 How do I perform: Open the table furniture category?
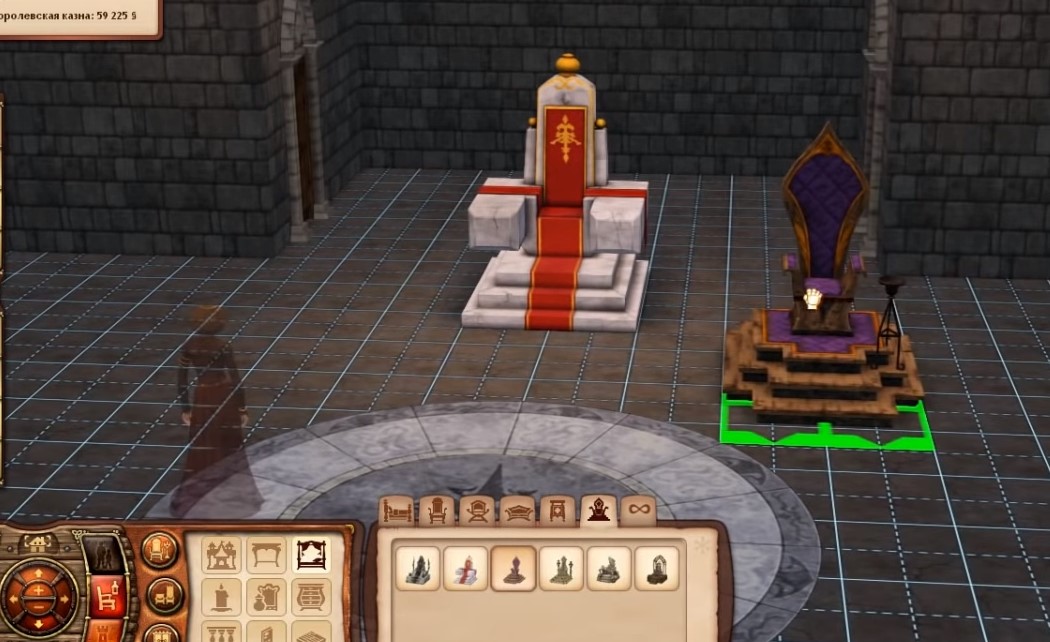(x=267, y=554)
